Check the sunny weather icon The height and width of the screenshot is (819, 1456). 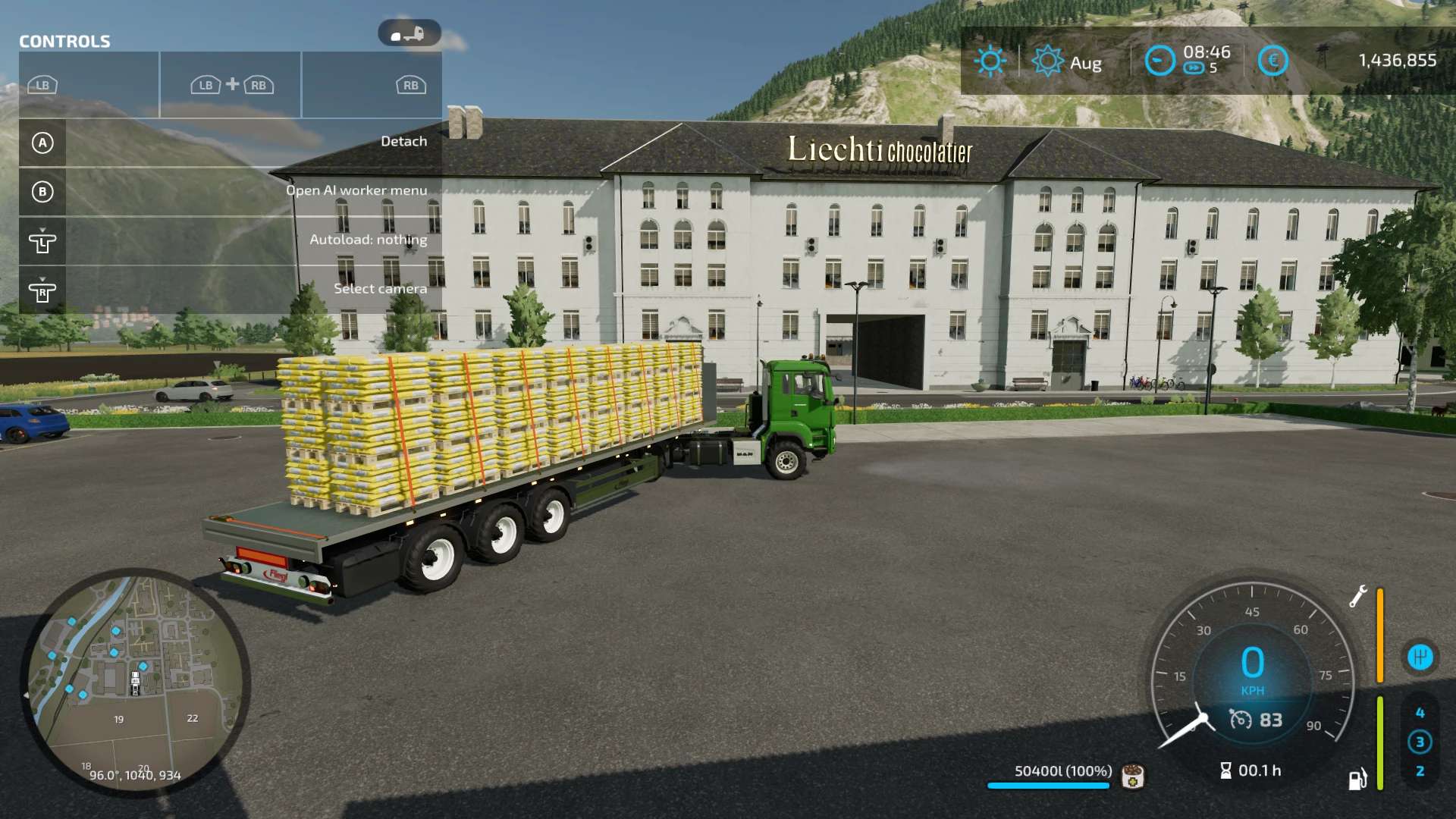pyautogui.click(x=990, y=61)
